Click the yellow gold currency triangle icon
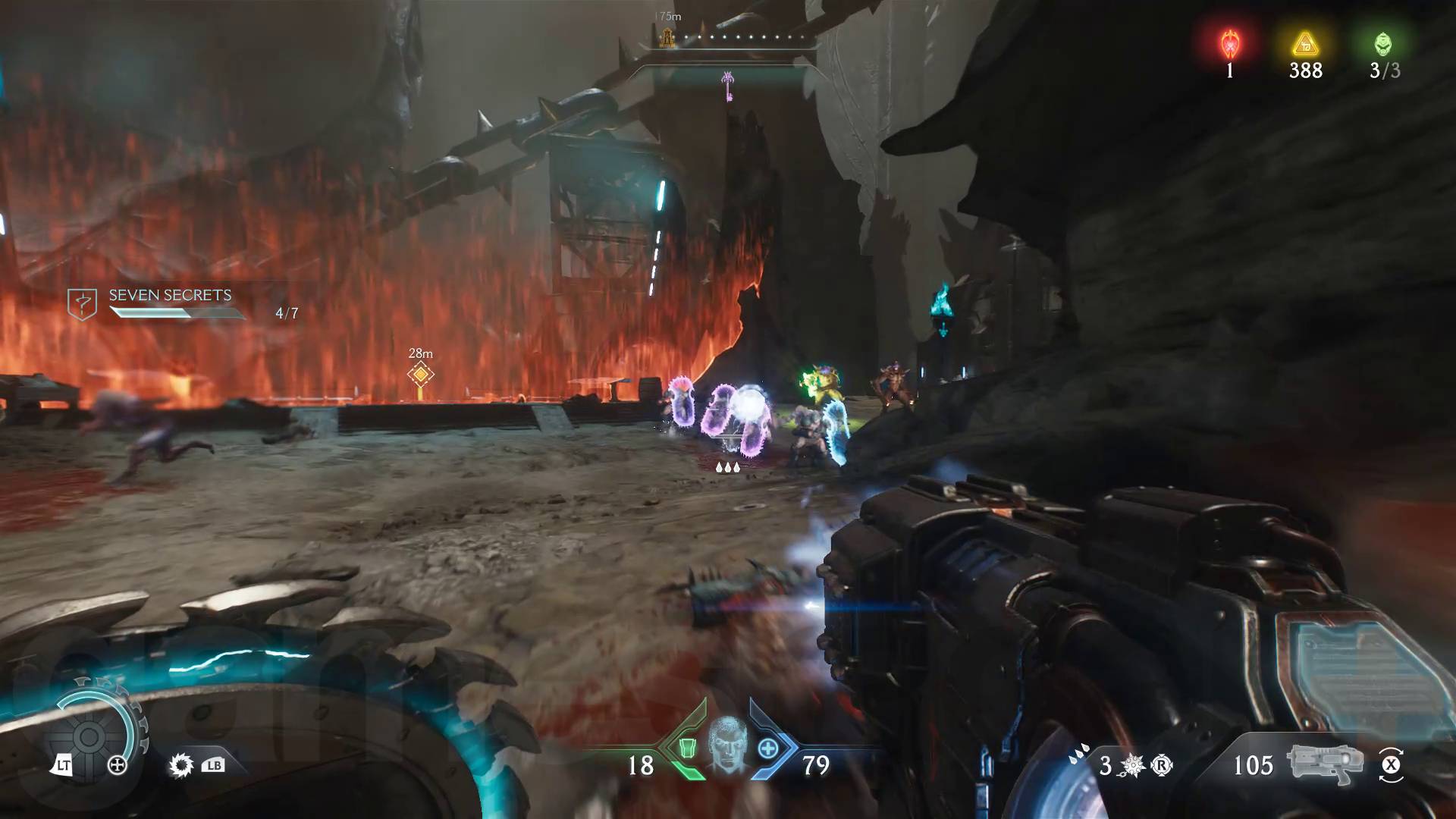This screenshot has width=1456, height=819. coord(1305,45)
